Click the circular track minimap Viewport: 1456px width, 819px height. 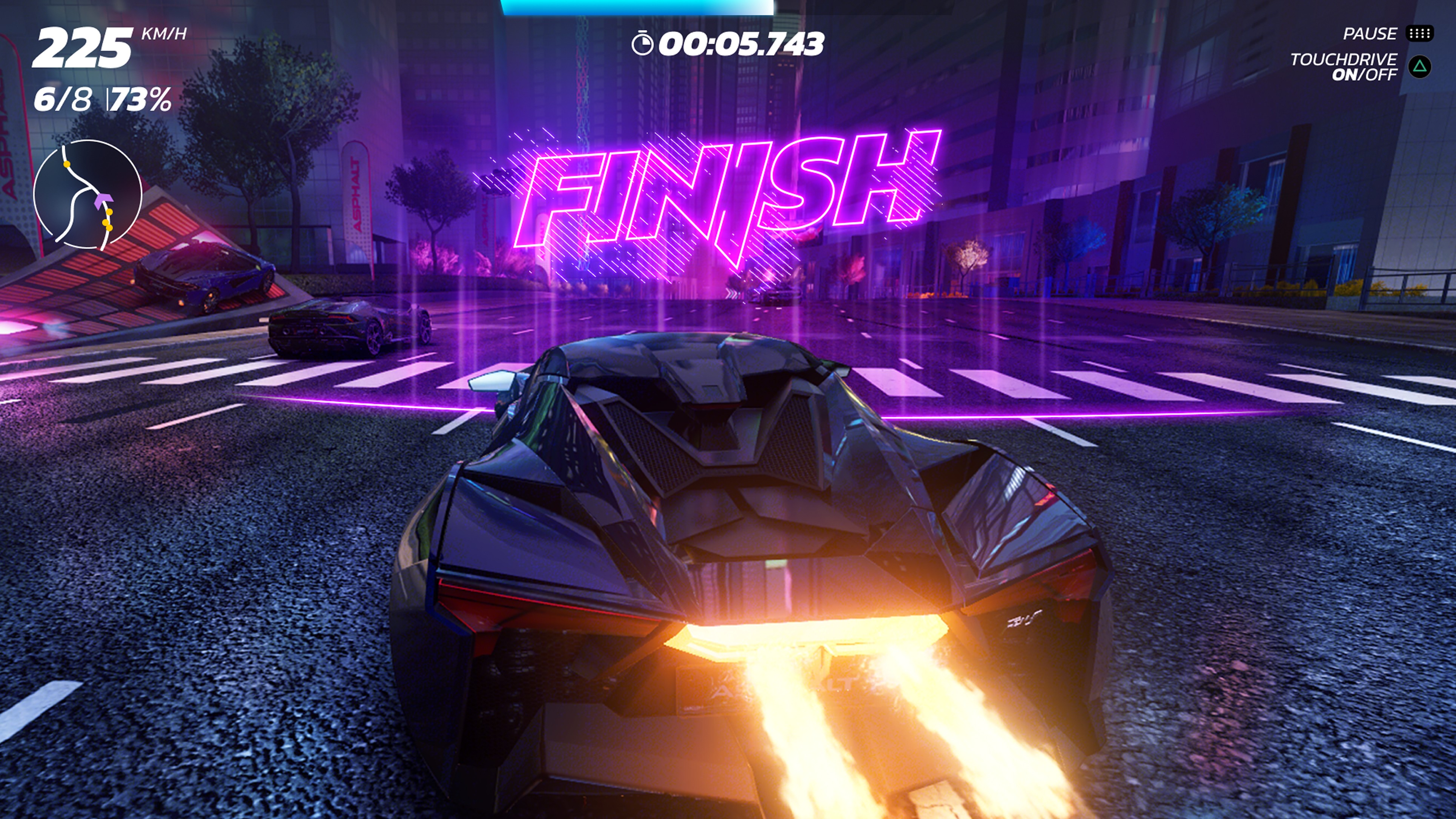pyautogui.click(x=88, y=194)
